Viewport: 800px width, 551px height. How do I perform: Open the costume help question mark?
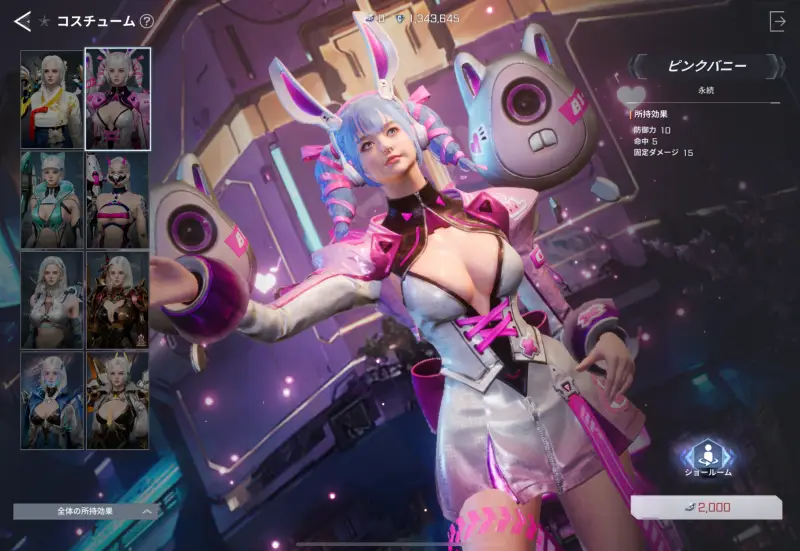(x=147, y=21)
